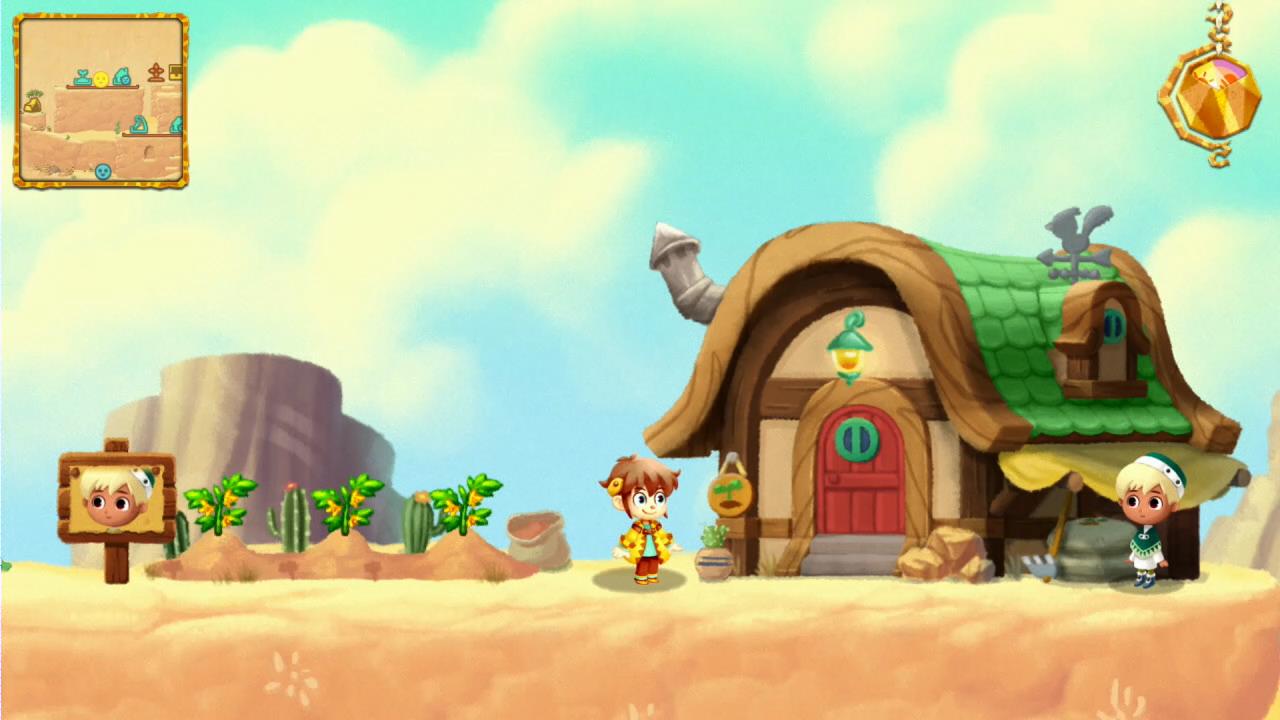The image size is (1280, 720).
Task: Click the blue face marker at minimap bottom
Action: 102,169
